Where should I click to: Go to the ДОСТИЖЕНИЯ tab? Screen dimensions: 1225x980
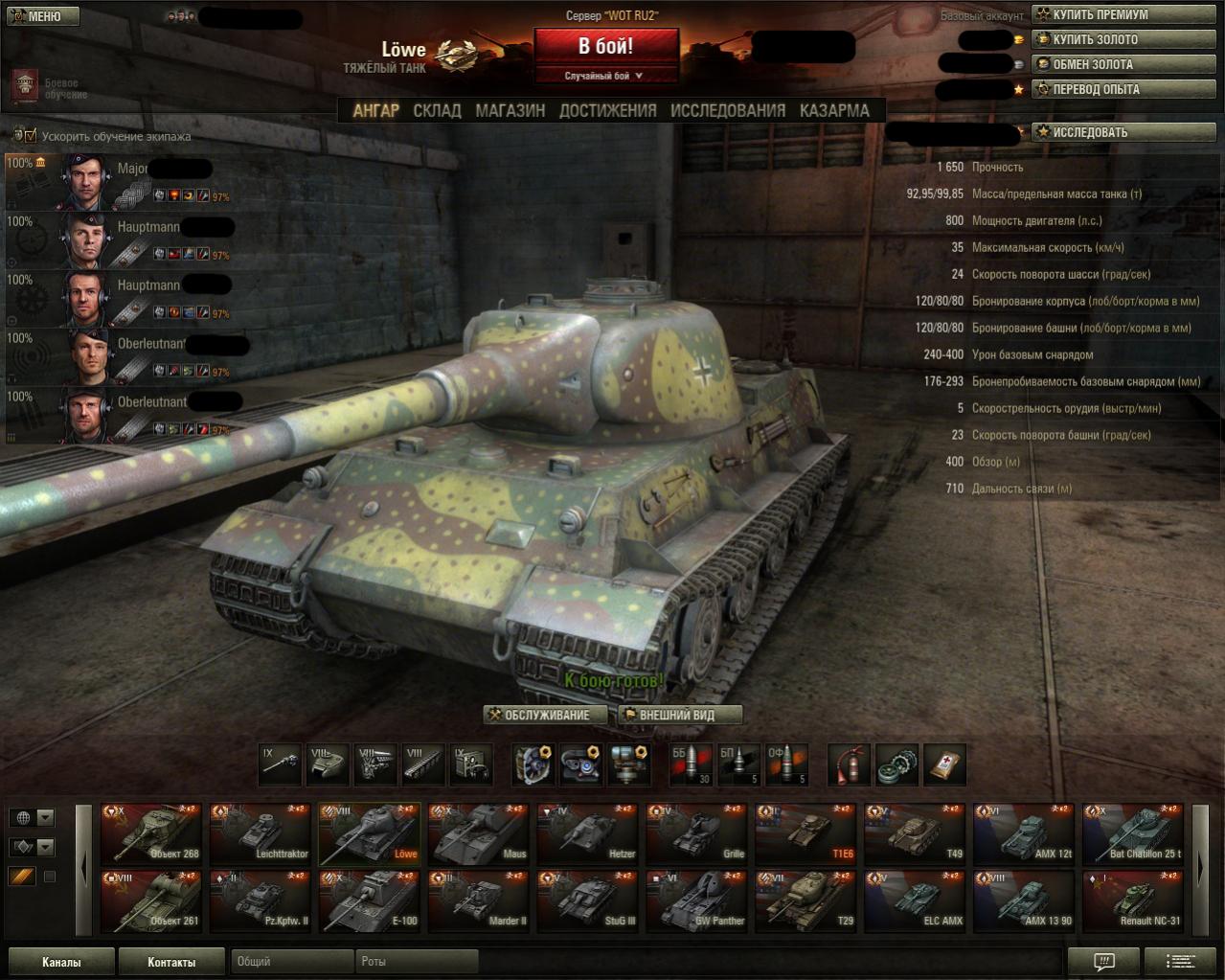click(x=607, y=110)
